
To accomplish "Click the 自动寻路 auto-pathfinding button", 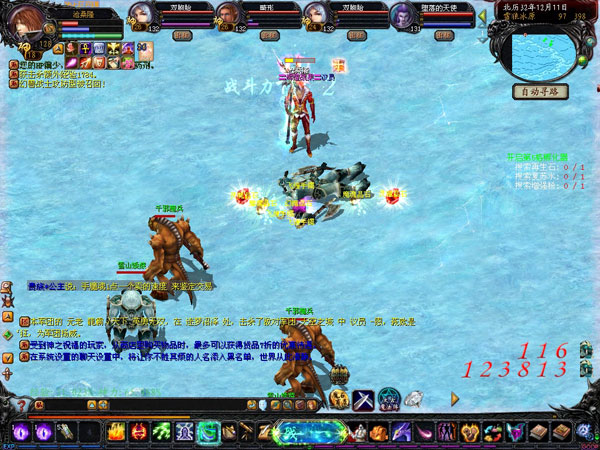I will (x=541, y=92).
